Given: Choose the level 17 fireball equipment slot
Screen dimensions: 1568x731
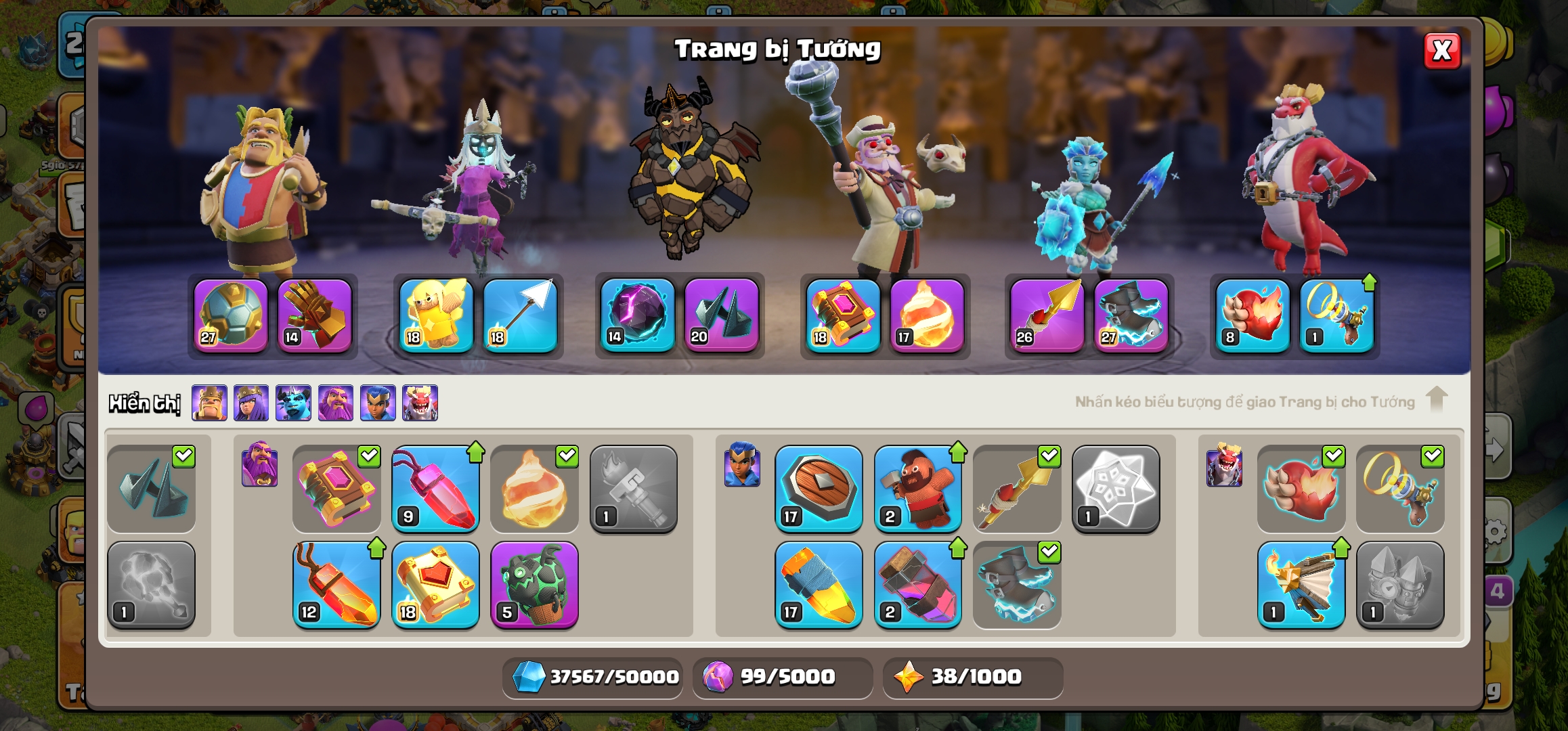Looking at the screenshot, I should pyautogui.click(x=927, y=315).
